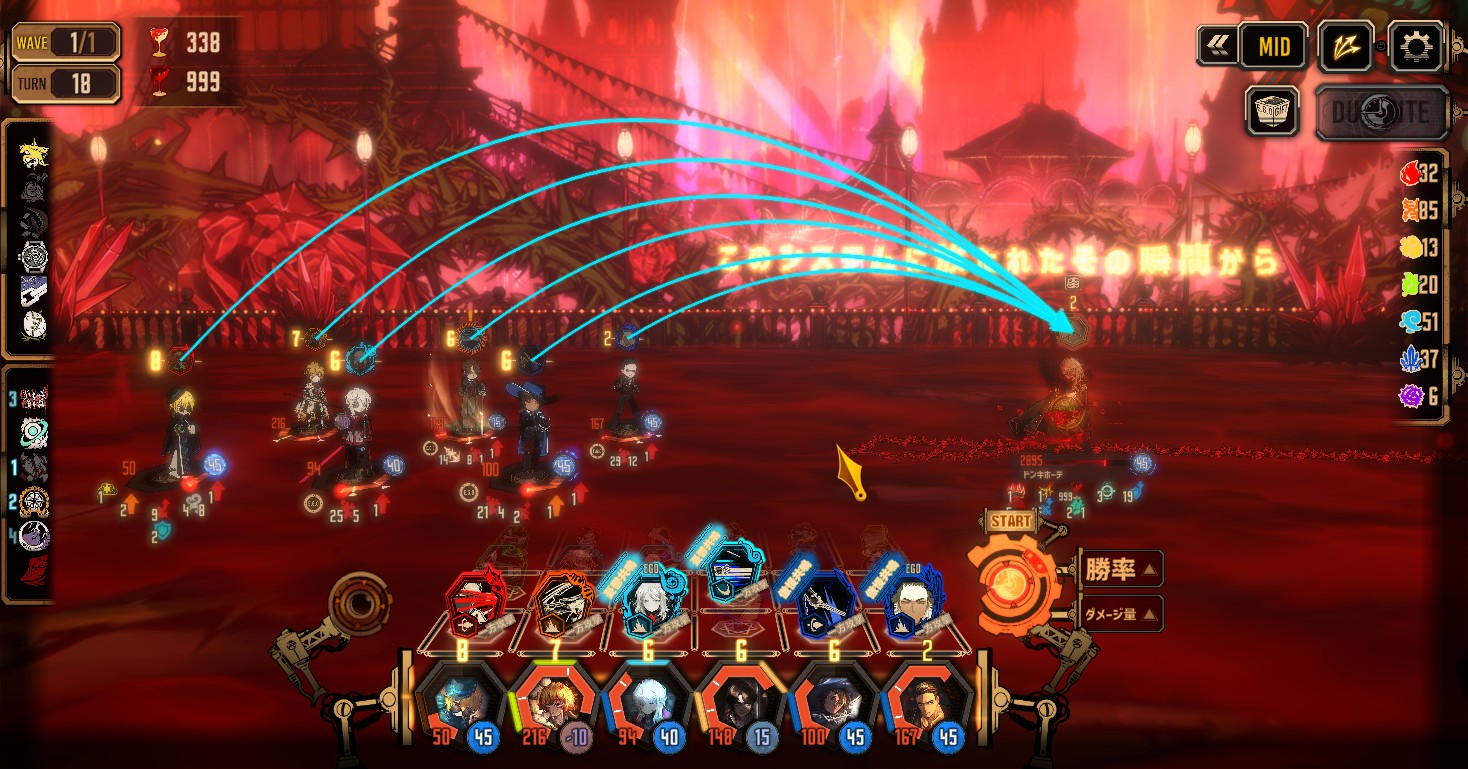Select the dark-haired sinner portrait with 148 HP
Image resolution: width=1468 pixels, height=769 pixels.
point(737,700)
